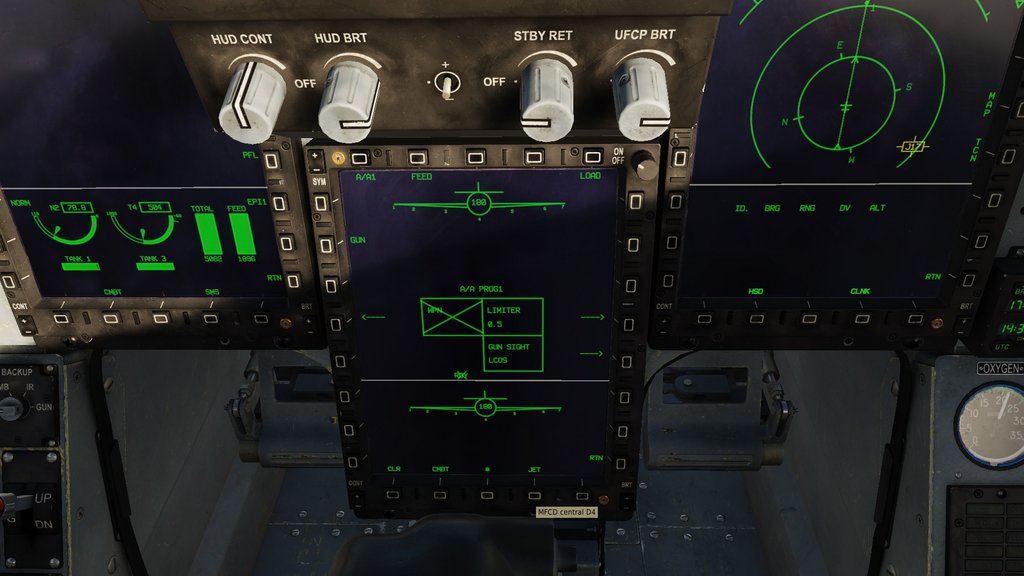Choose the A/A1 button on the center MFCD
The width and height of the screenshot is (1024, 576).
click(x=360, y=158)
